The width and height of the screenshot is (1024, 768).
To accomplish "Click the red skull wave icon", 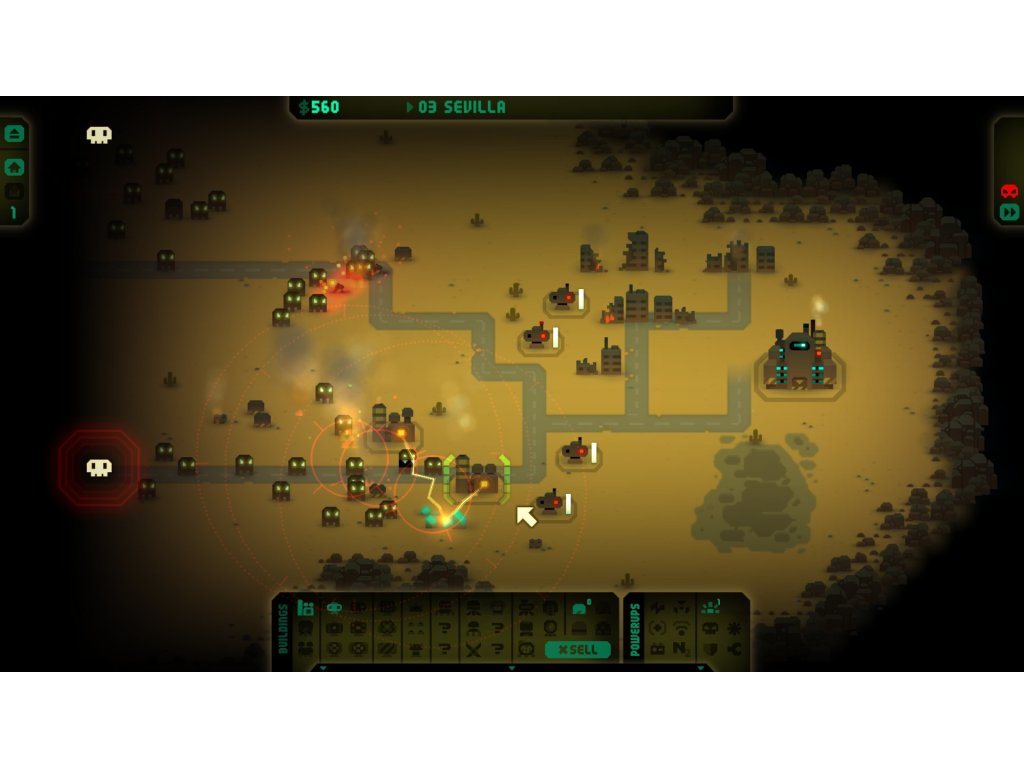I will click(x=1009, y=191).
